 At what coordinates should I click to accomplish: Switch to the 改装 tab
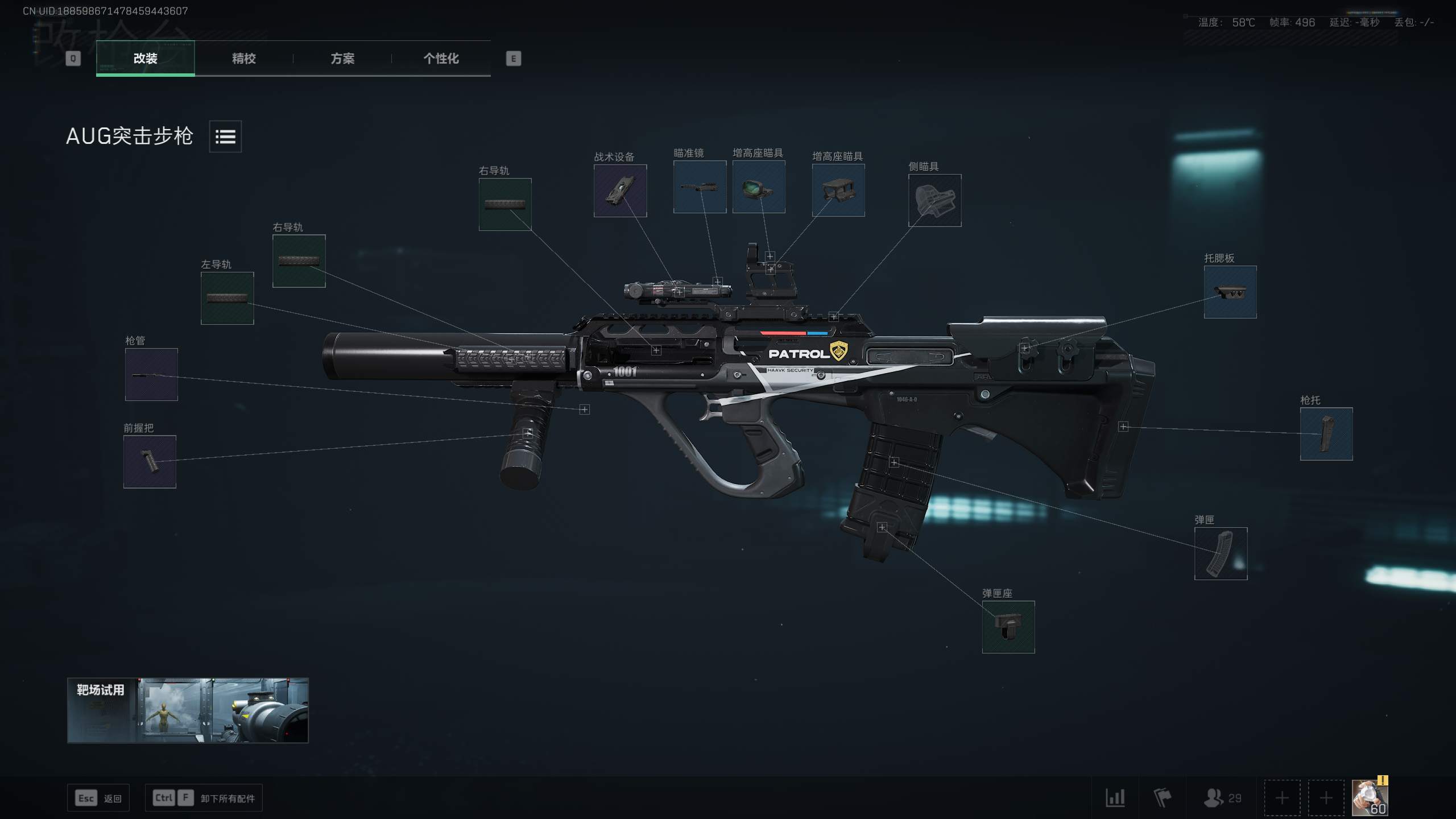[145, 58]
